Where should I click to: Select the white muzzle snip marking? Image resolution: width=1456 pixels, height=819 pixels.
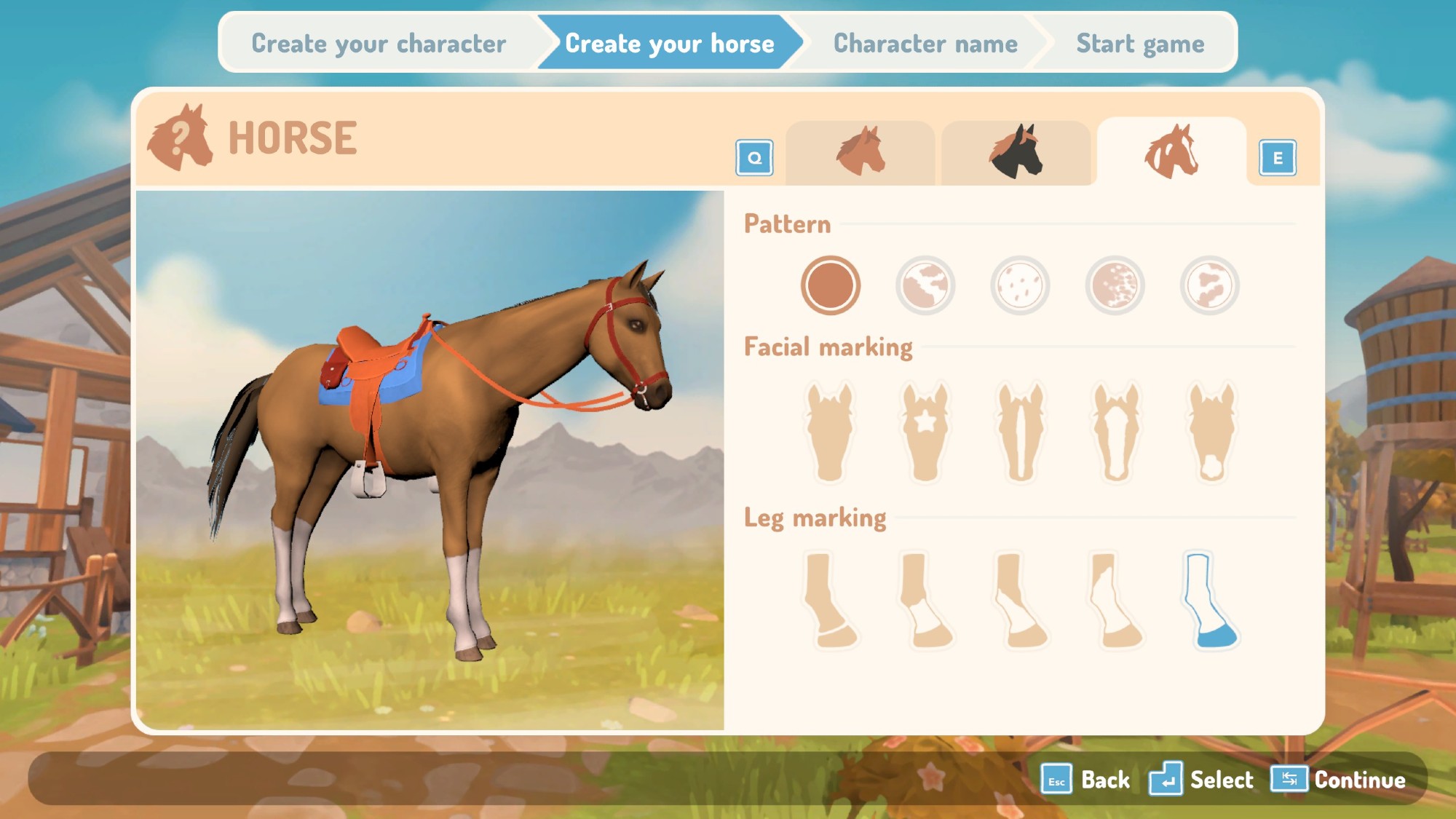[x=1211, y=432]
